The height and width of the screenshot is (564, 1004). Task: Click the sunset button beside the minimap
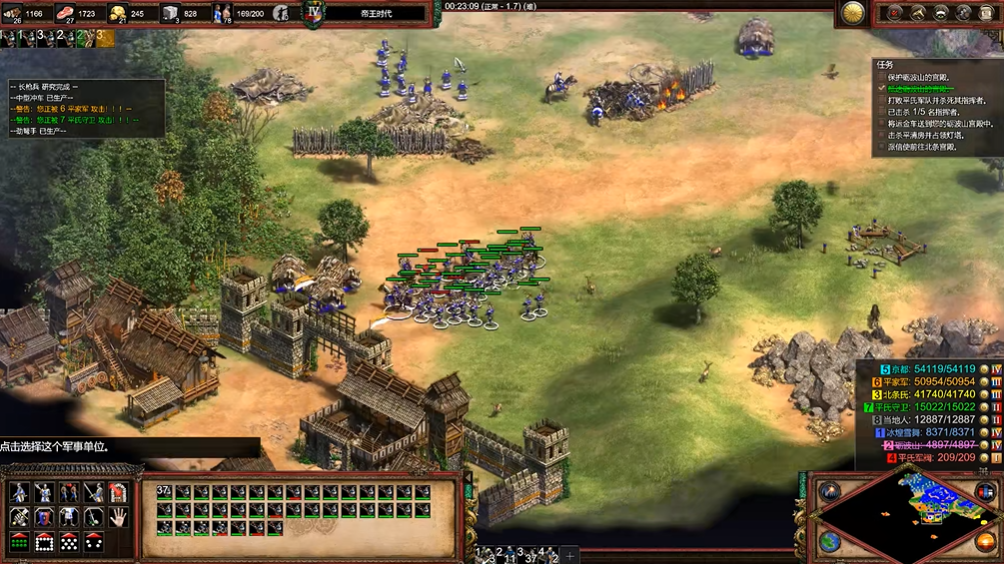click(986, 541)
